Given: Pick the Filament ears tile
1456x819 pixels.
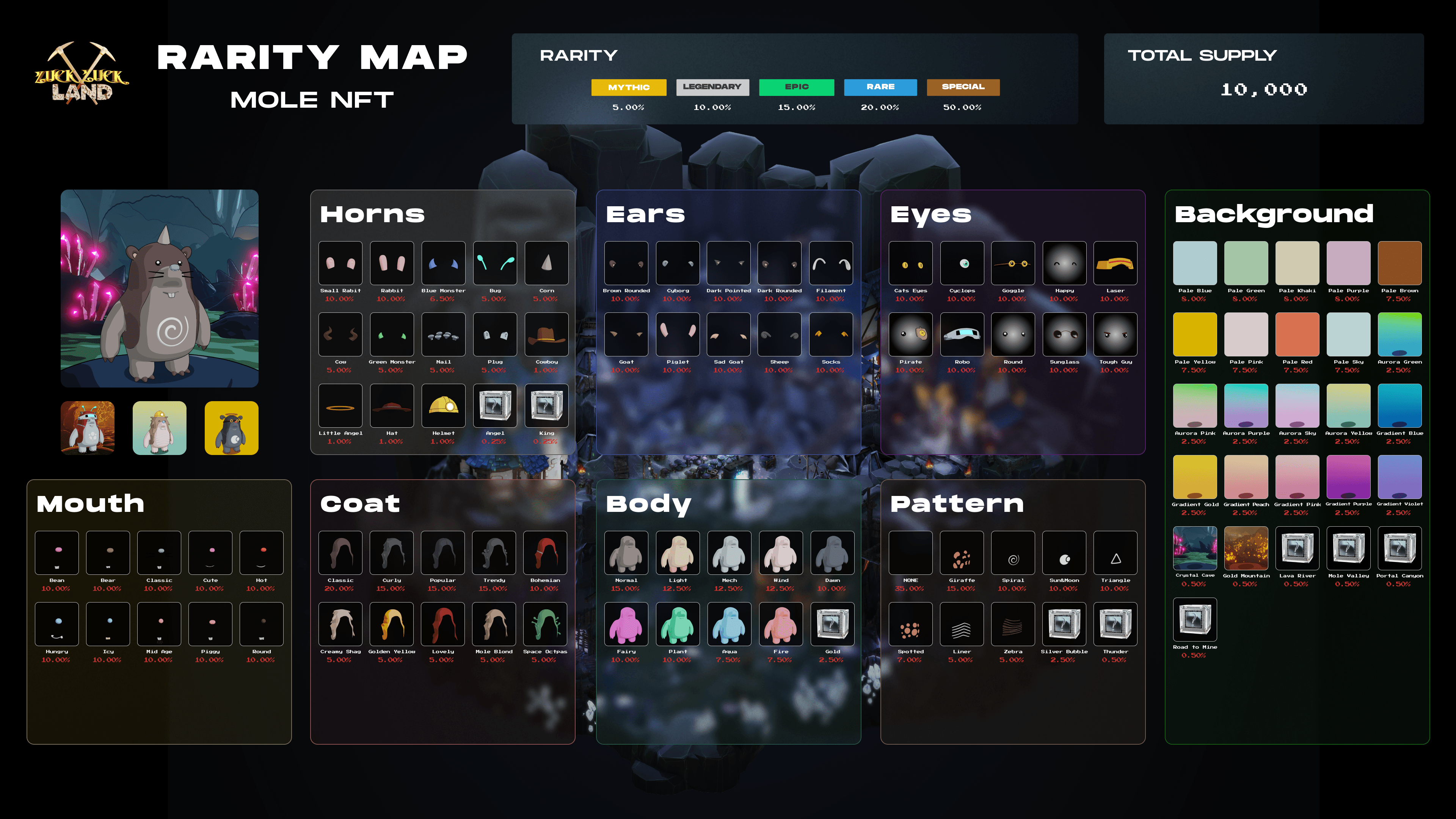Looking at the screenshot, I should click(x=830, y=264).
